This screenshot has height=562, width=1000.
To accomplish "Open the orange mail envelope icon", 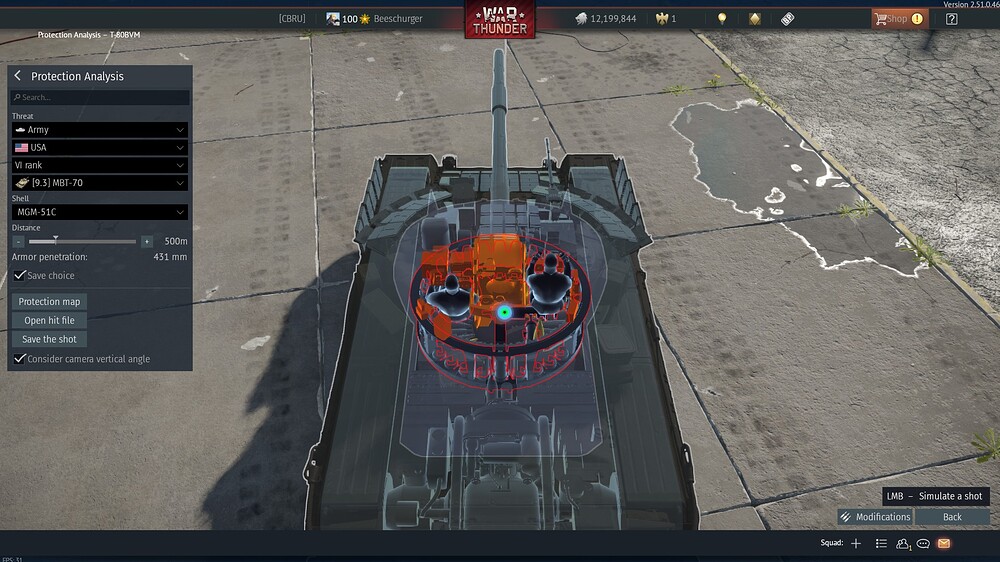I will click(x=943, y=543).
